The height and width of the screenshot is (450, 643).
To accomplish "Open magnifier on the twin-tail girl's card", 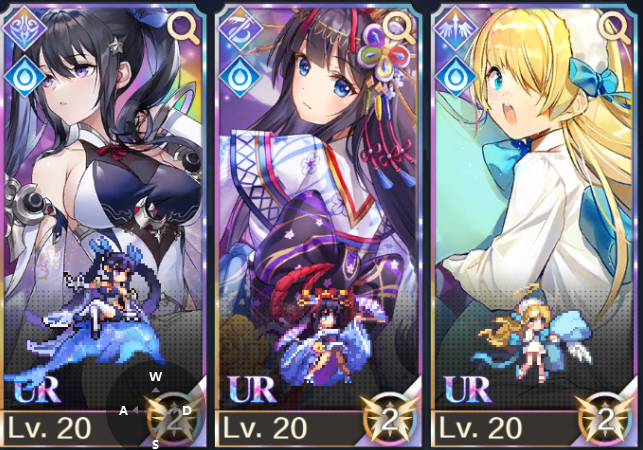I will (x=184, y=25).
